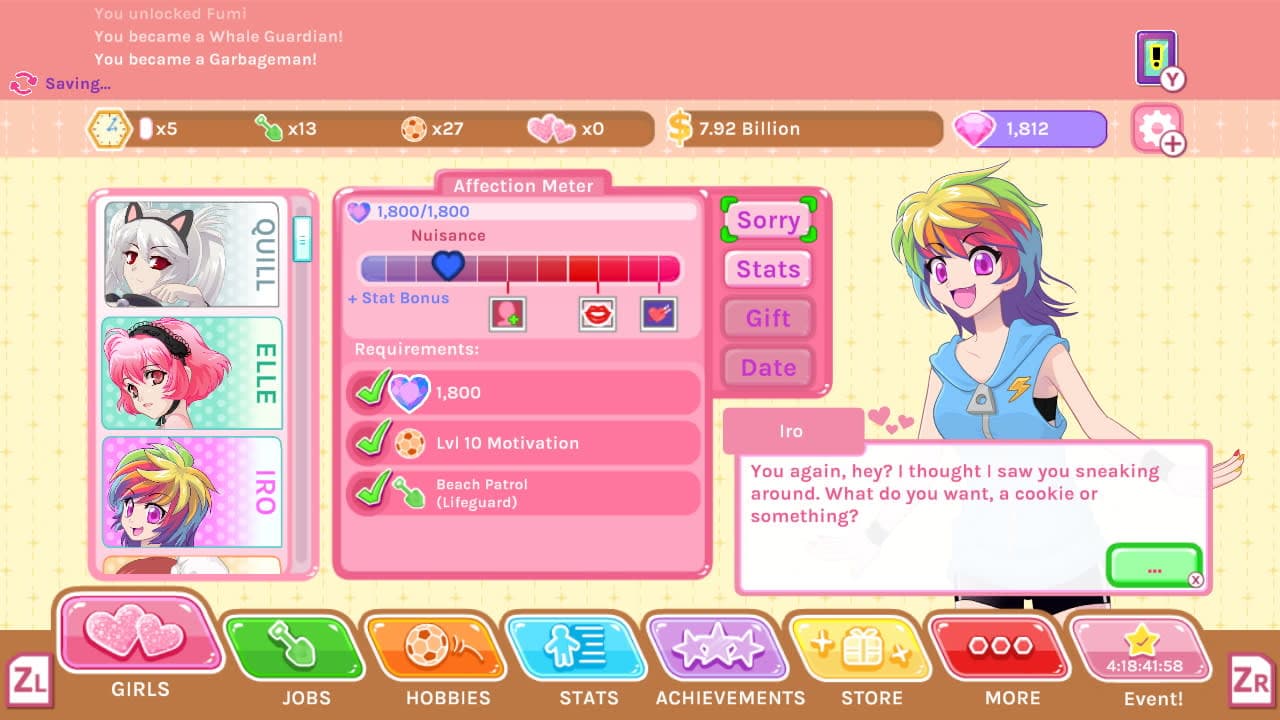Continue Iro's dialog with the ... button
The width and height of the screenshot is (1280, 720).
coord(1154,566)
